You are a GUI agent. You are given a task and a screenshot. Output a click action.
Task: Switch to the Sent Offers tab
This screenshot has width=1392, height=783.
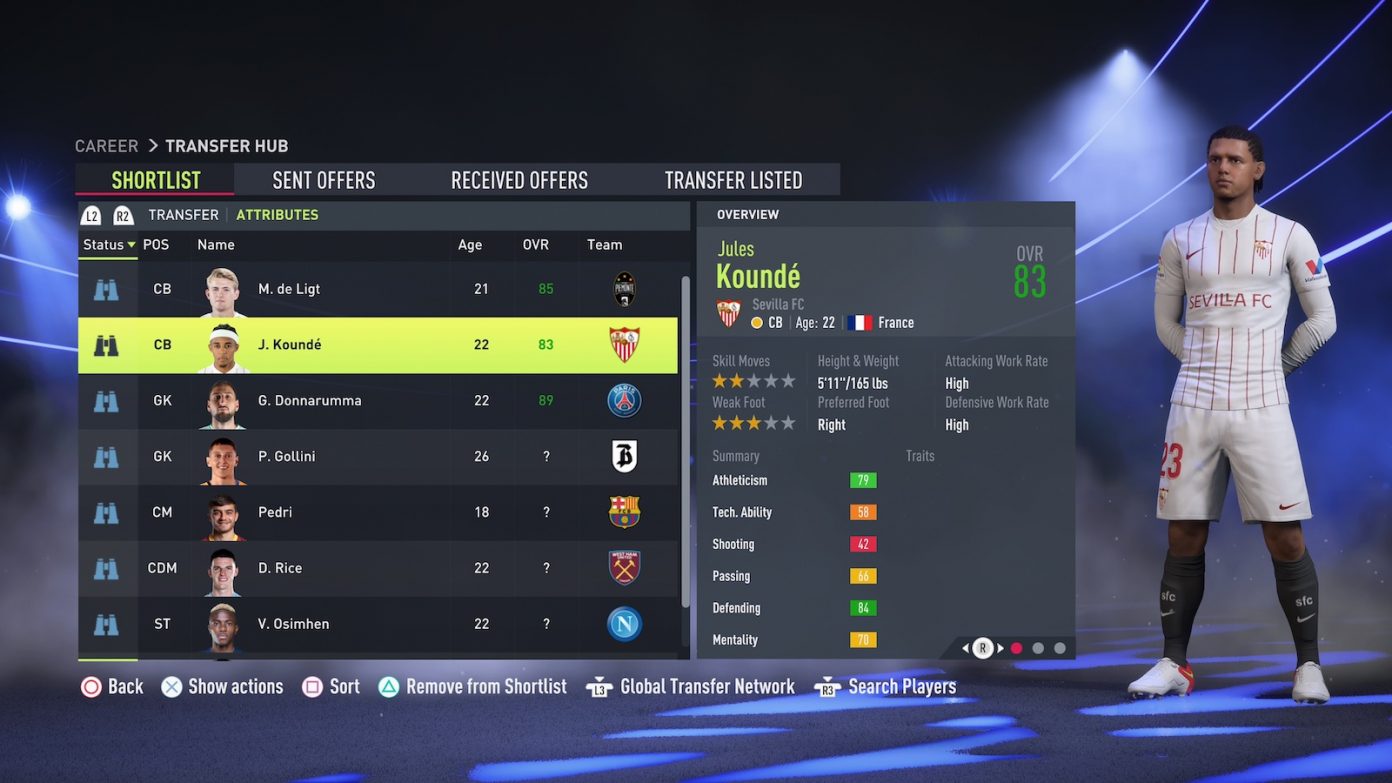[324, 179]
